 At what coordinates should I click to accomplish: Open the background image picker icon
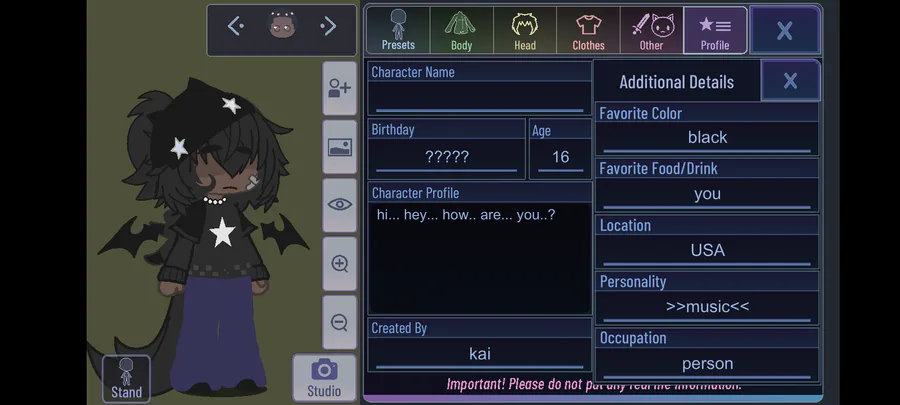[340, 147]
